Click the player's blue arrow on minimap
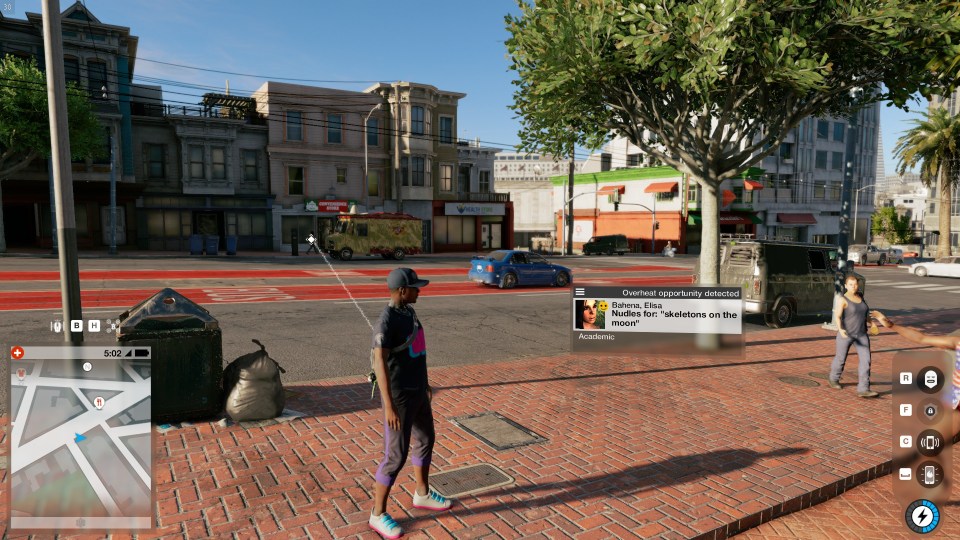The height and width of the screenshot is (540, 960). pos(80,437)
